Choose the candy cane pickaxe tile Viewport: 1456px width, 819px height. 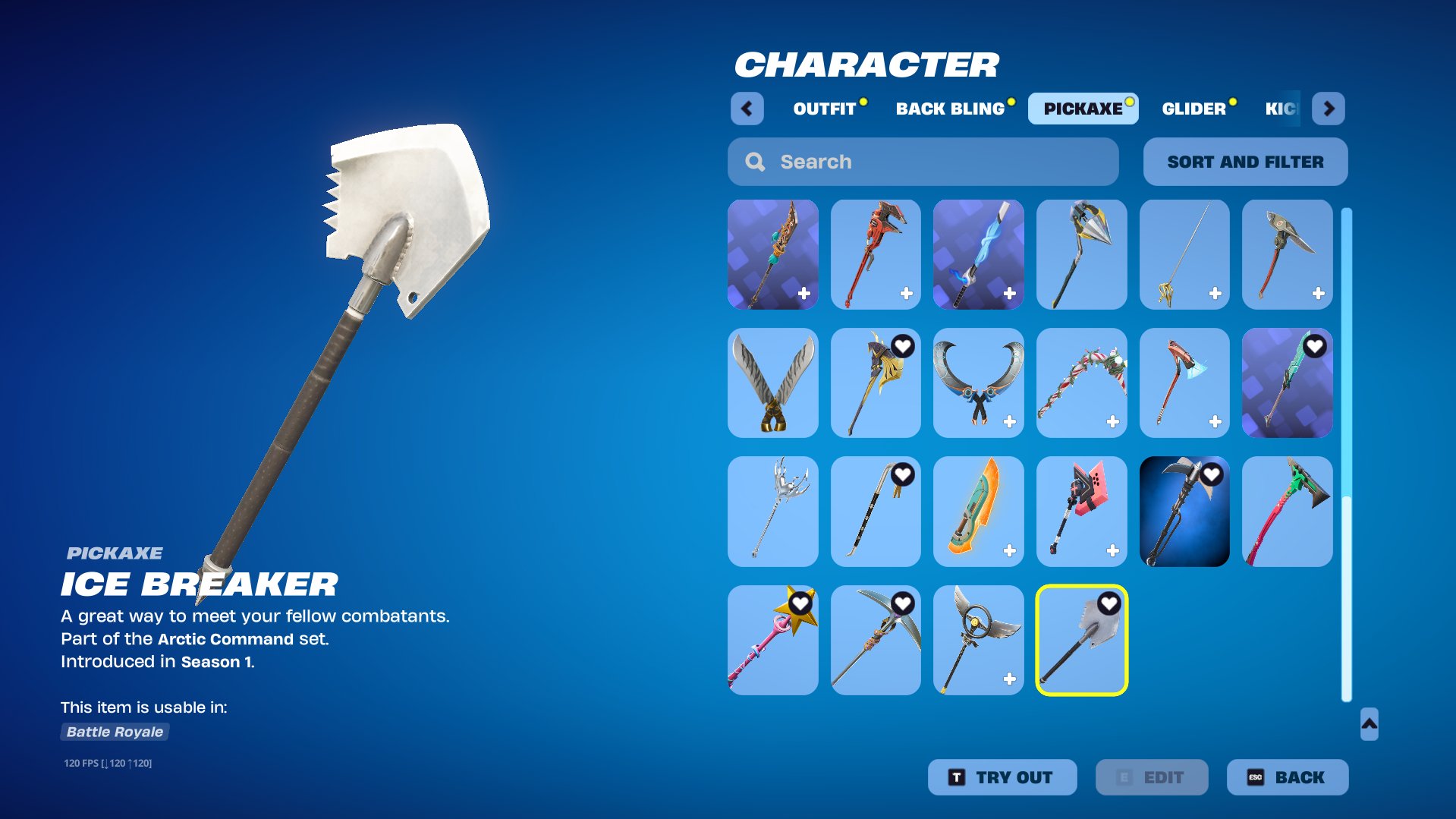click(x=1081, y=383)
